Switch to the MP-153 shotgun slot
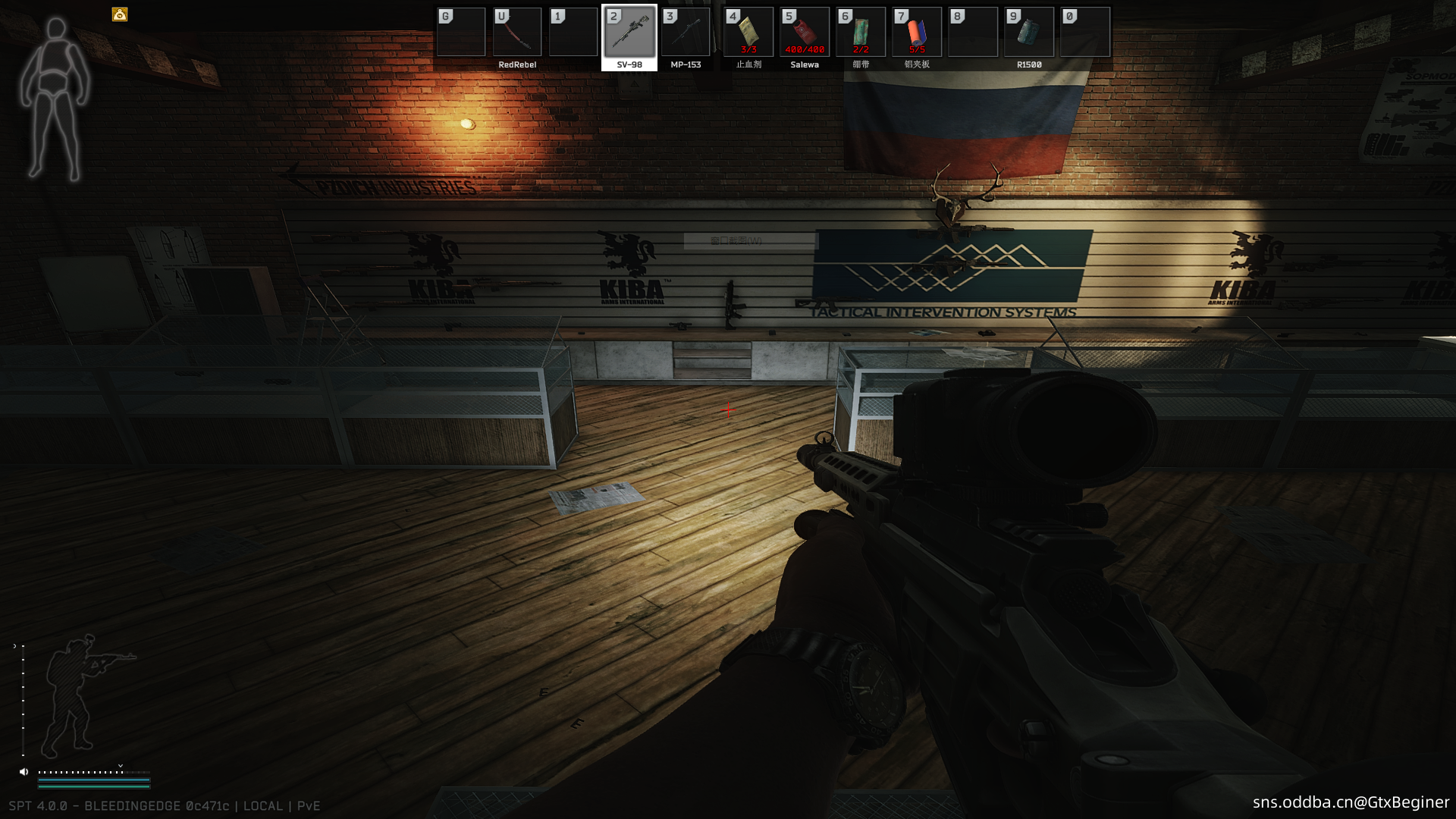The image size is (1456, 819). coord(686,33)
